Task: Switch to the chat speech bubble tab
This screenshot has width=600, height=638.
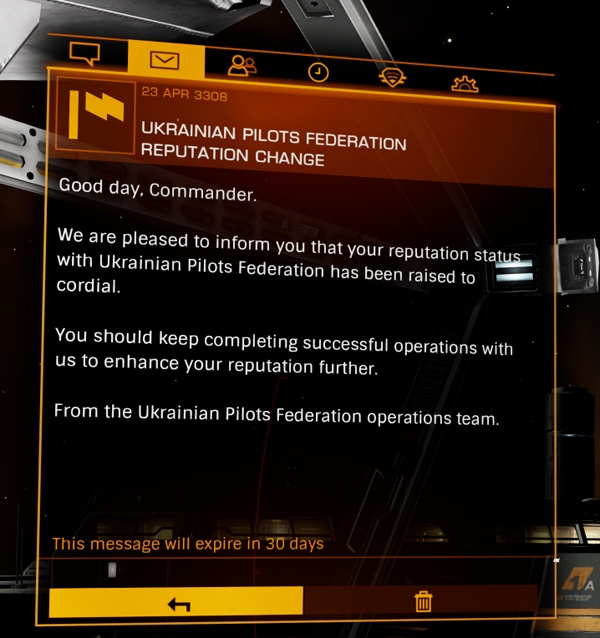Action: coord(86,54)
